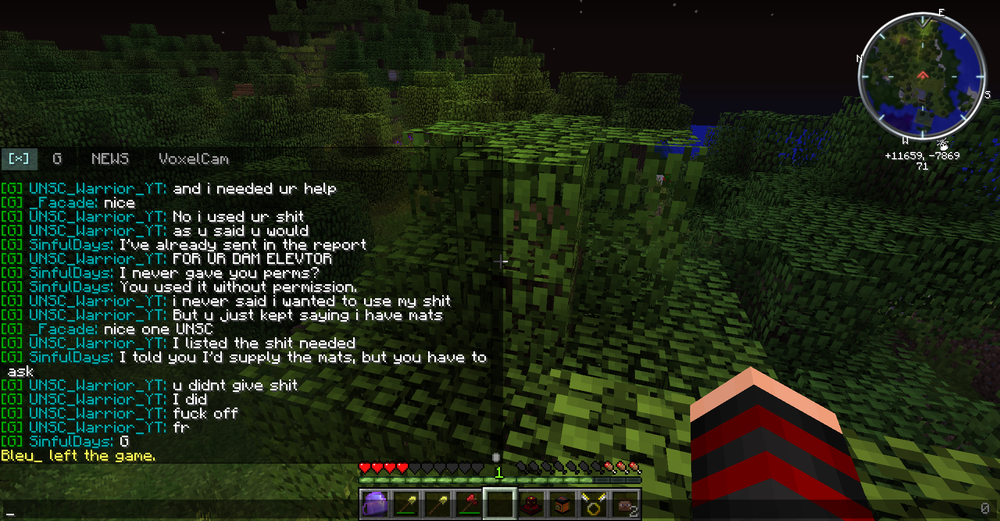Select the red axe hotbar slot

(x=467, y=505)
